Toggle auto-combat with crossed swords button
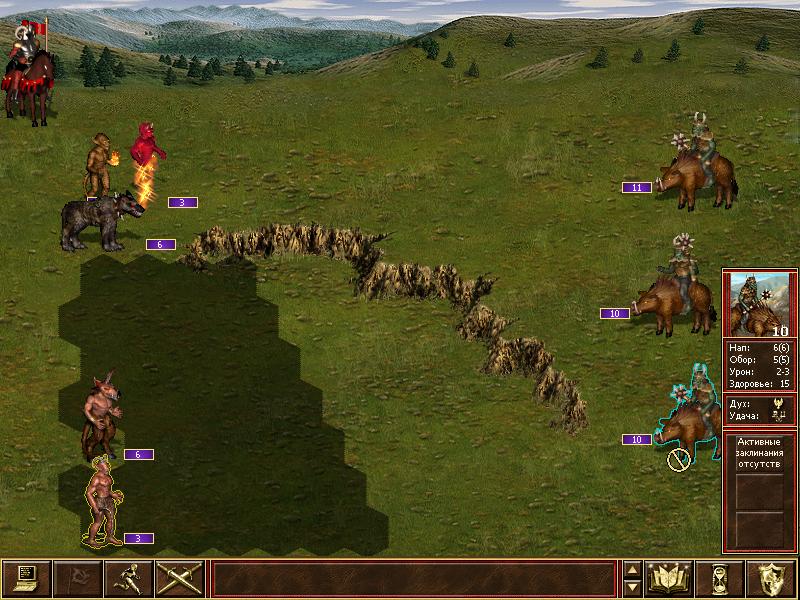 pyautogui.click(x=179, y=578)
